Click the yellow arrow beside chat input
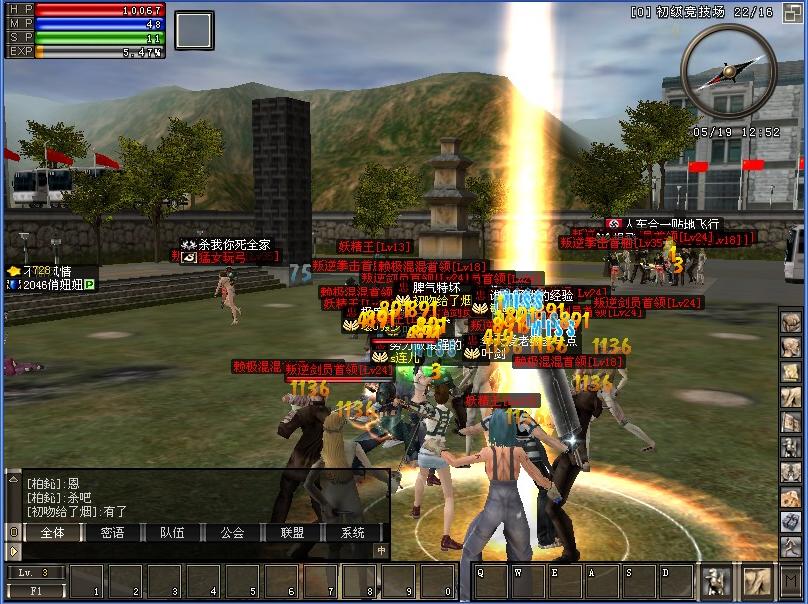 click(13, 550)
